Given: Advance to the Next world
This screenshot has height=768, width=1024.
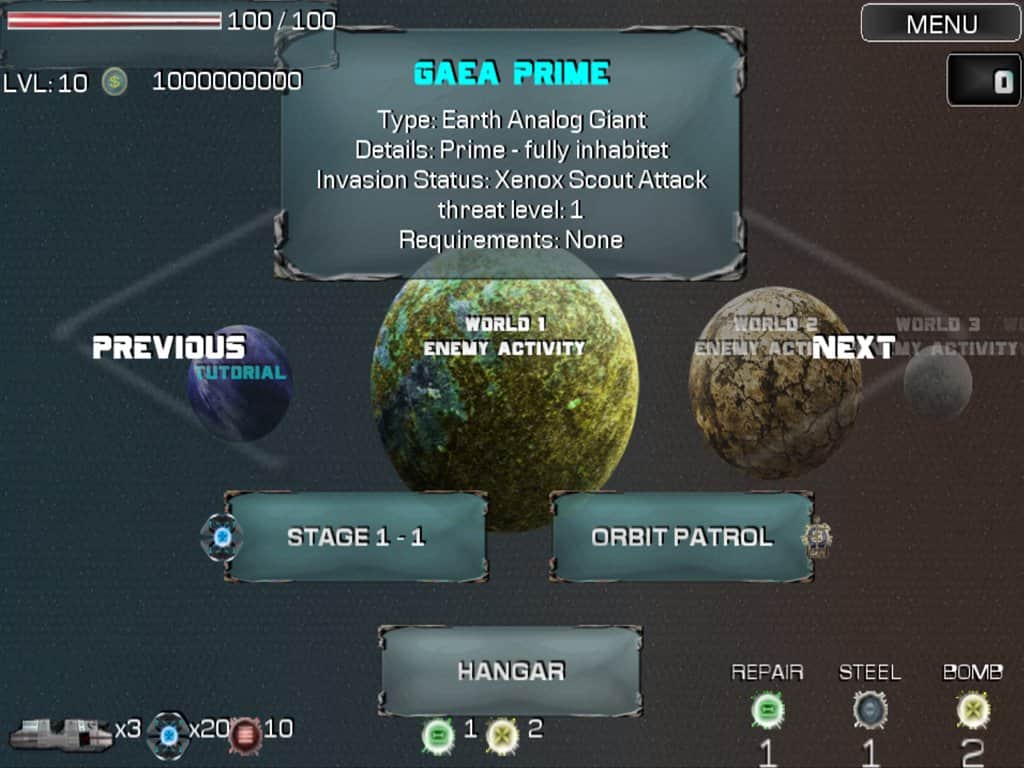Looking at the screenshot, I should (x=853, y=347).
